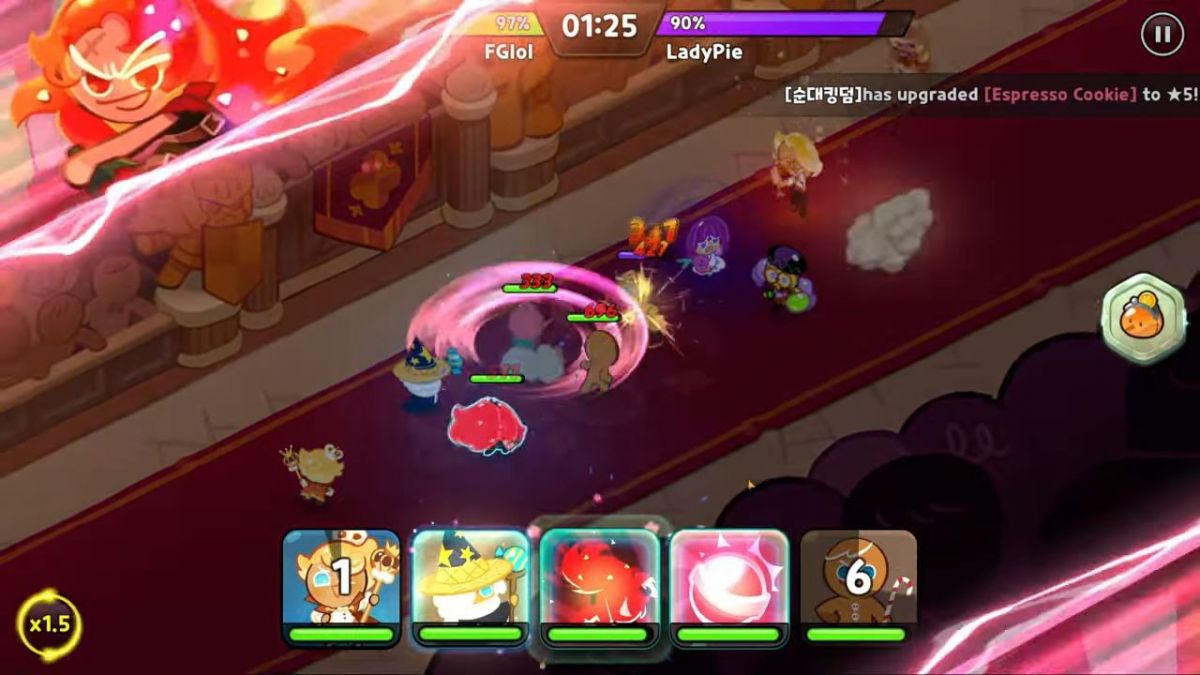Select the cookie skill card showing cooldown 1
This screenshot has width=1200, height=675.
coord(341,583)
